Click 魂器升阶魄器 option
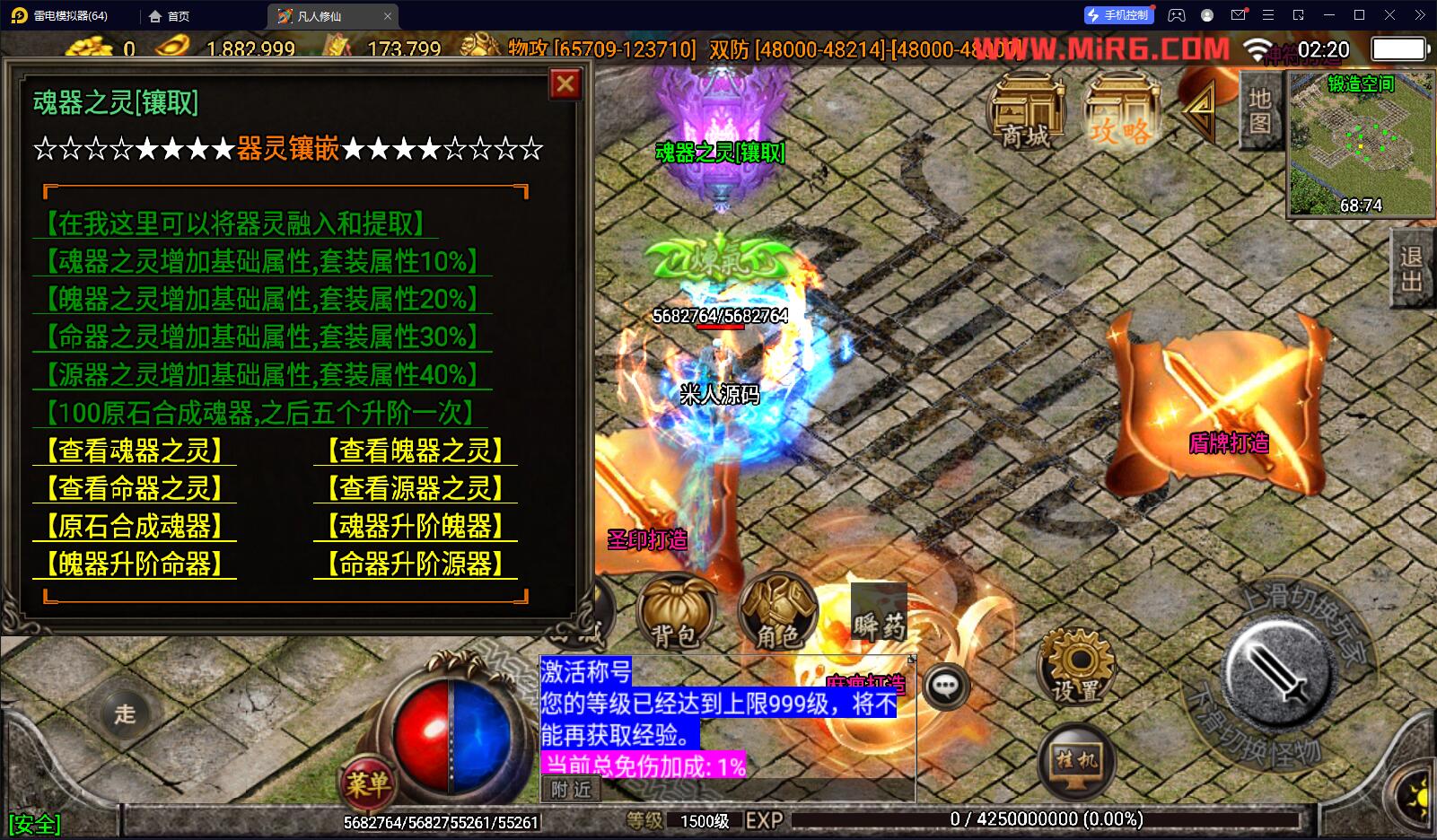This screenshot has width=1437, height=840. point(416,526)
